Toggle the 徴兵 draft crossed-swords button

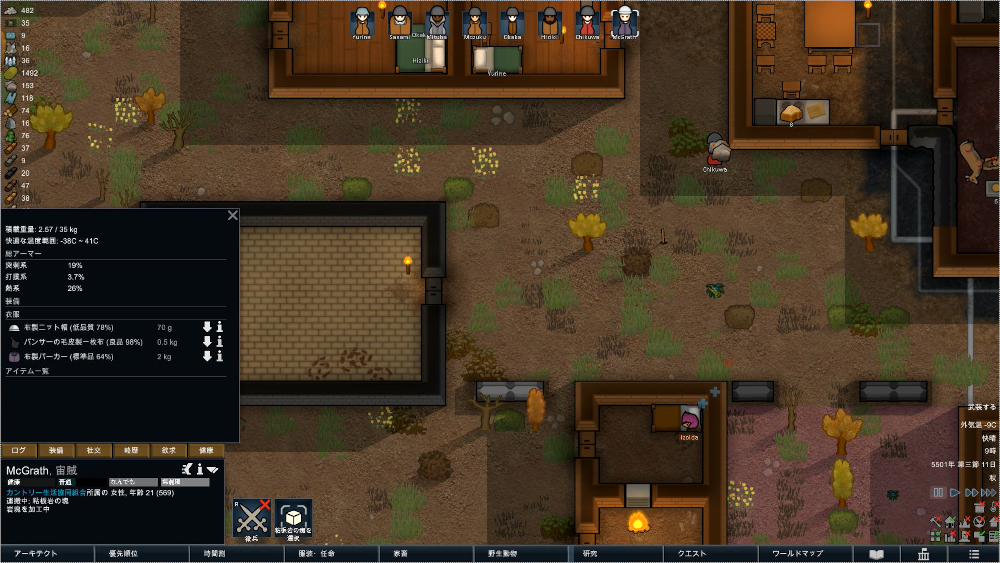pos(251,517)
